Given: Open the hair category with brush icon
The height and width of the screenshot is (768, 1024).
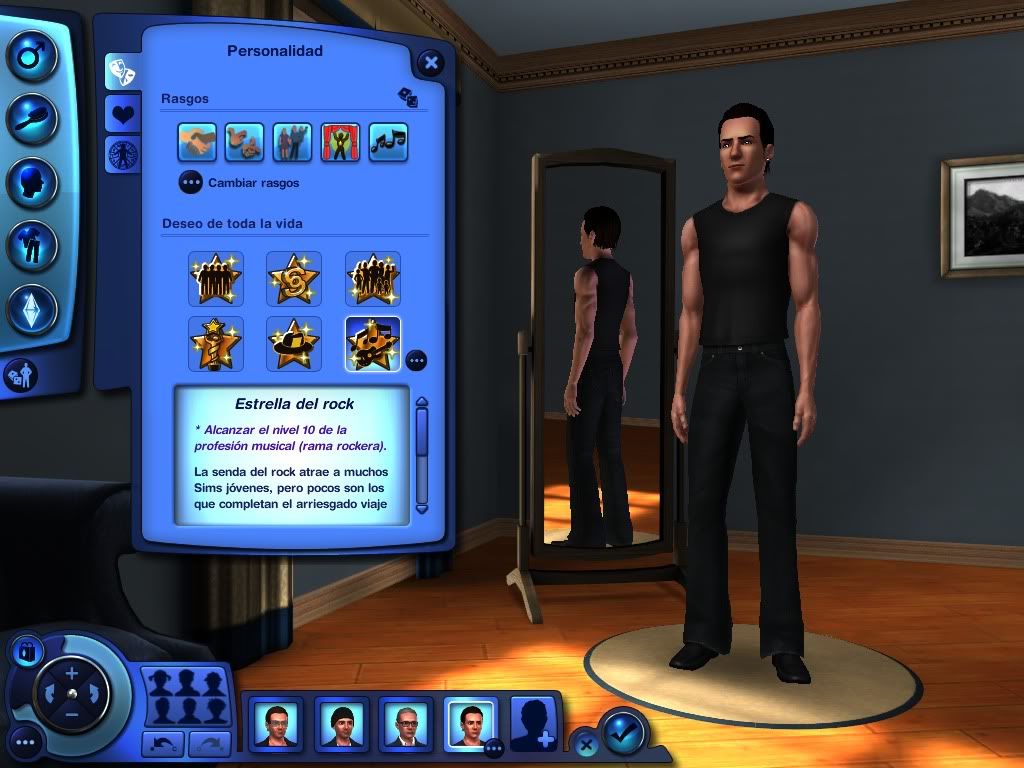Looking at the screenshot, I should coord(33,118).
